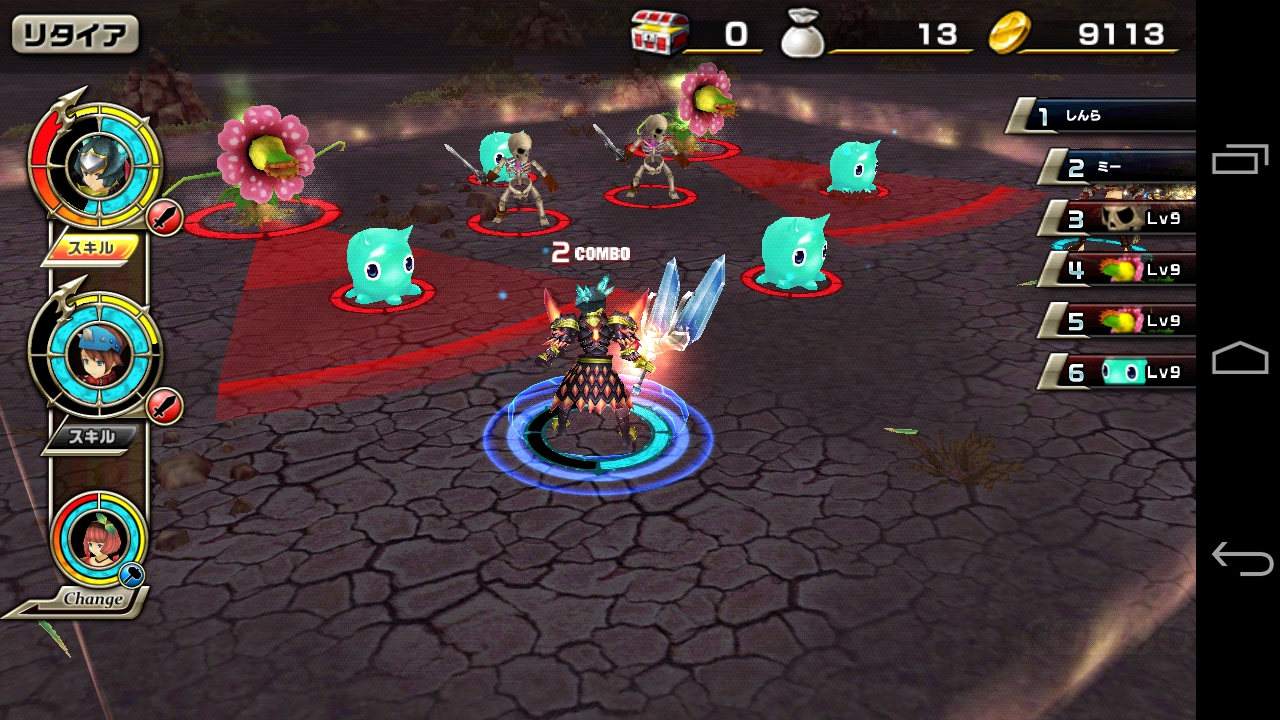Screen dimensions: 1280x720
Task: Go to the Android home screen
Action: (1240, 358)
